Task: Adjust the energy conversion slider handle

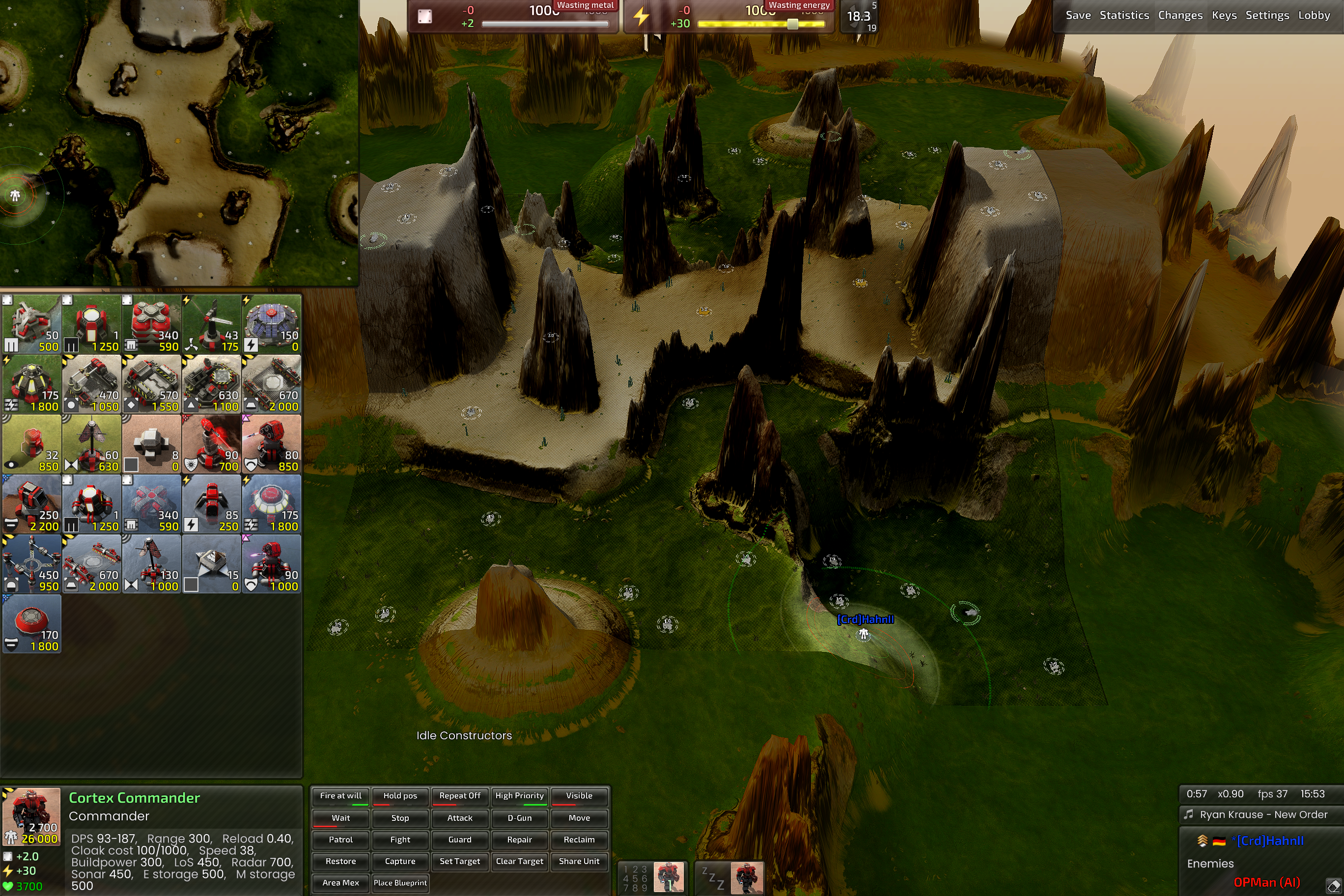Action: pyautogui.click(x=792, y=24)
